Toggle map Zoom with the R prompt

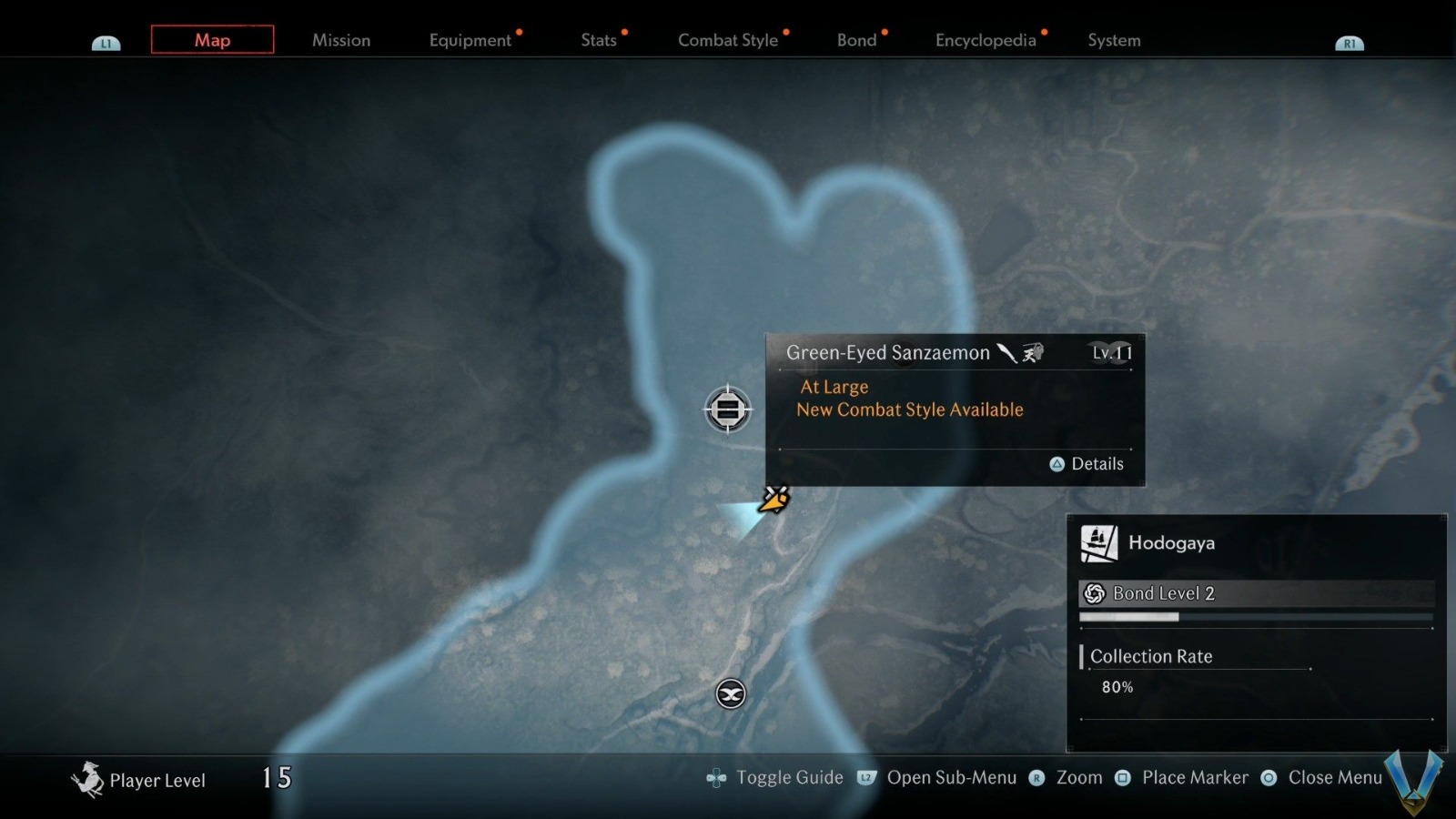tap(1036, 778)
